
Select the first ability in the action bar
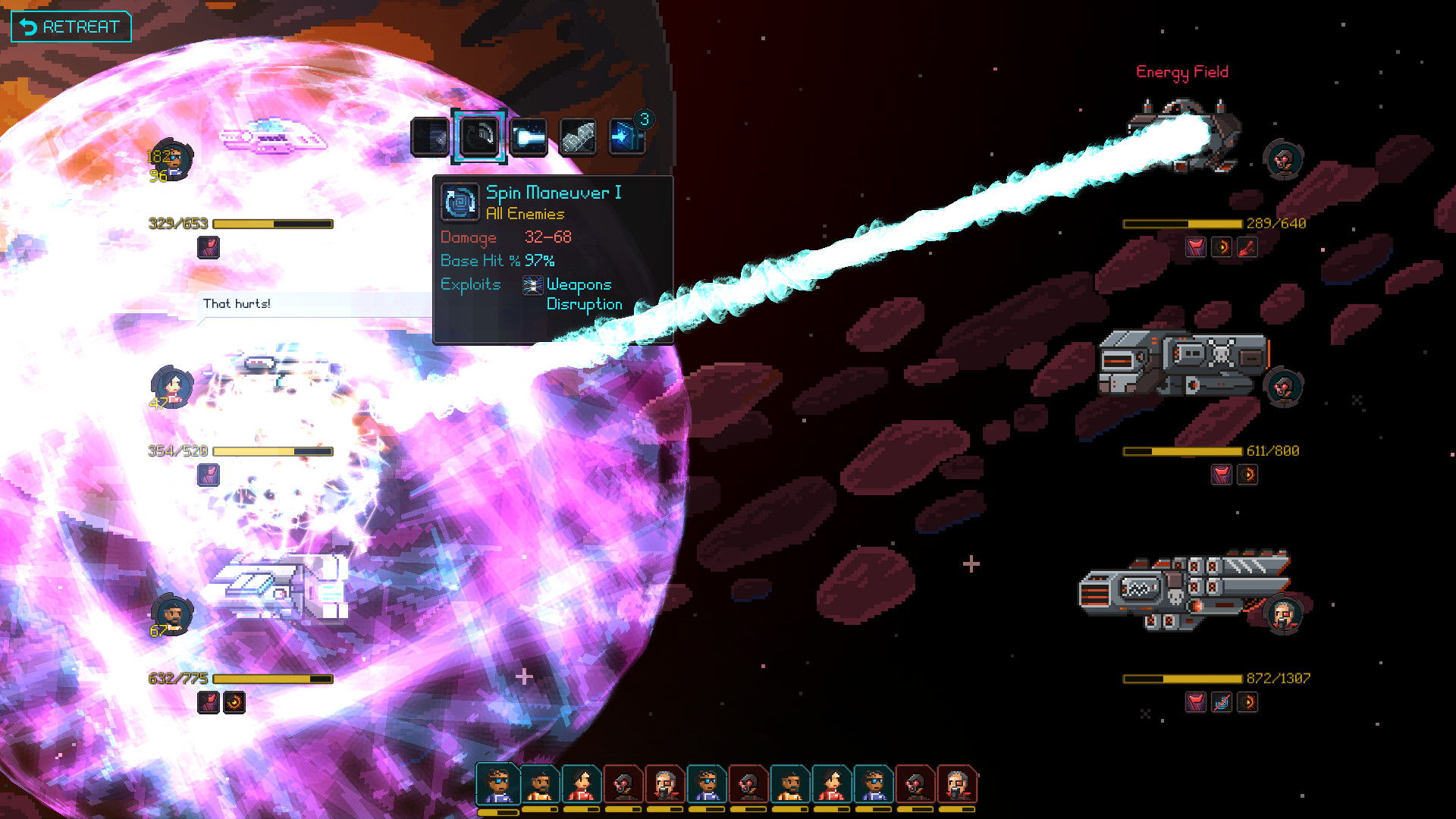[x=428, y=136]
